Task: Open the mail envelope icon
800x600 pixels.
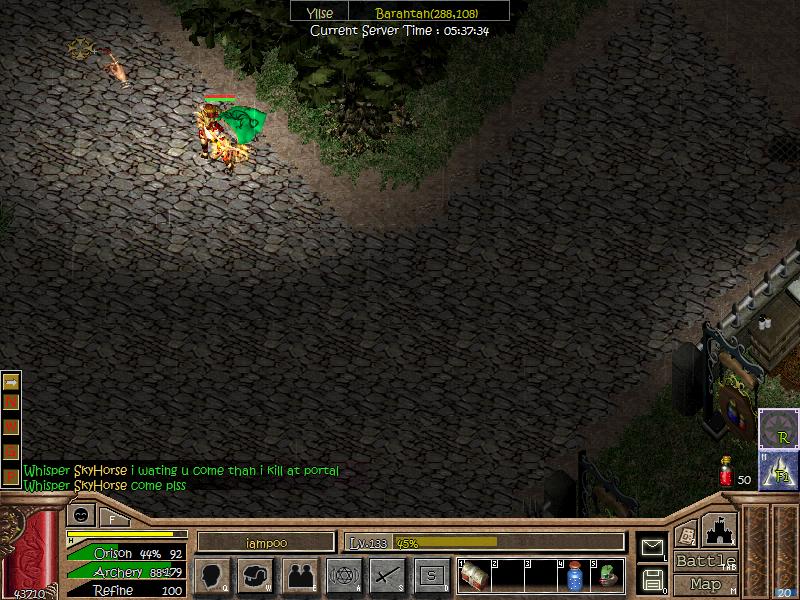Action: click(x=652, y=547)
